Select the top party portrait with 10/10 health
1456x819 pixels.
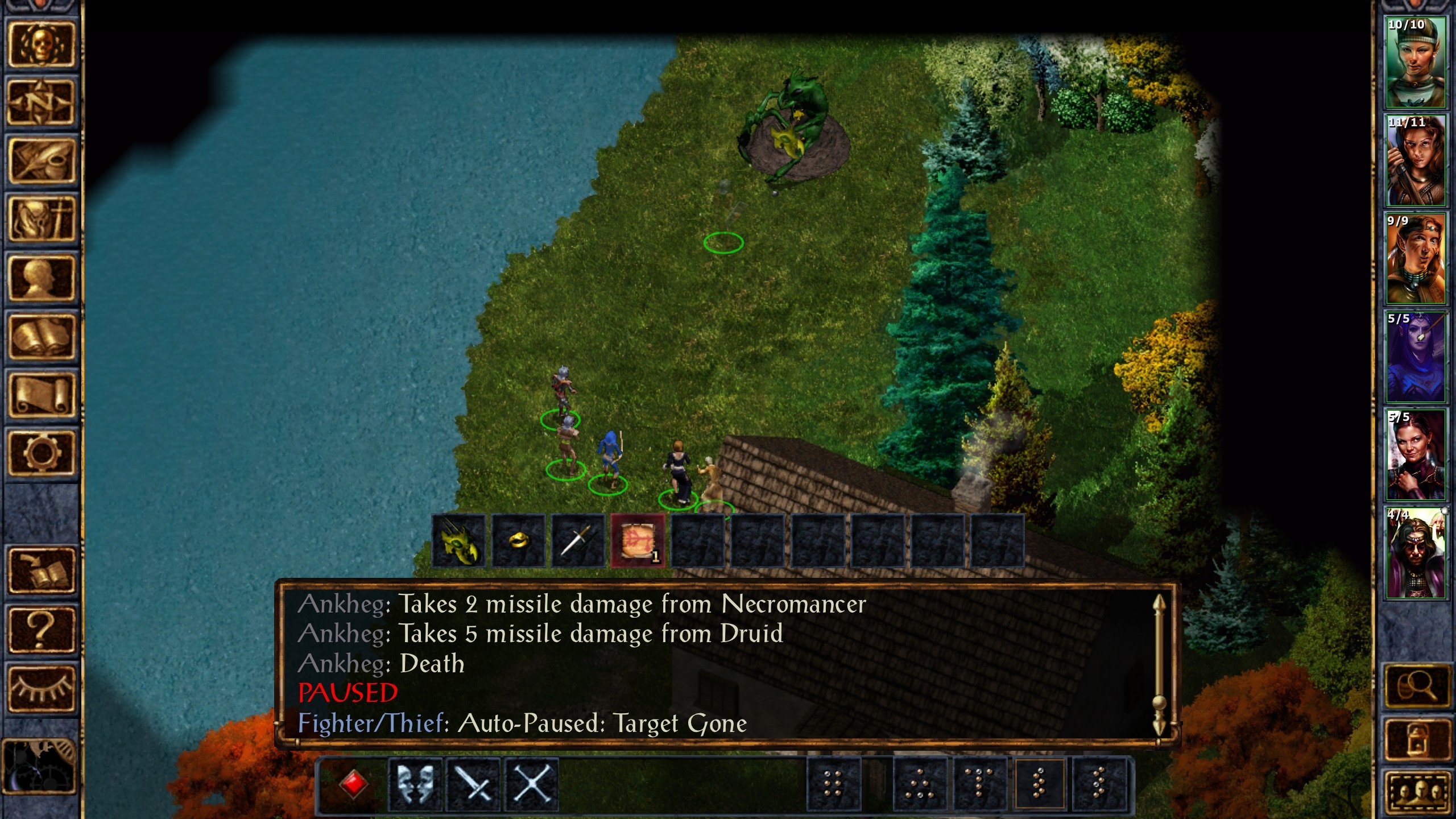(1415, 63)
